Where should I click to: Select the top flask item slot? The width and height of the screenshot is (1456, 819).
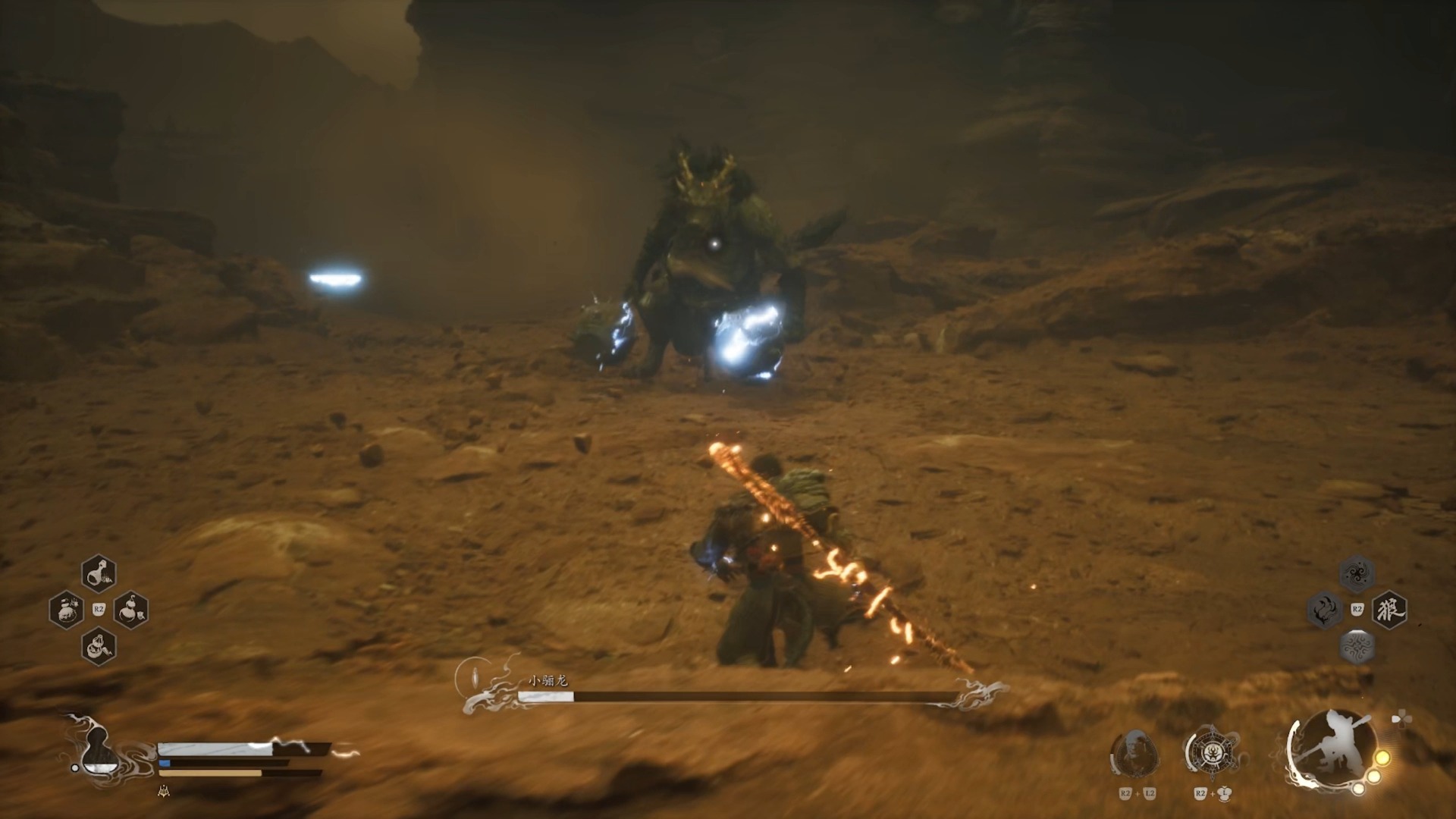(x=99, y=573)
